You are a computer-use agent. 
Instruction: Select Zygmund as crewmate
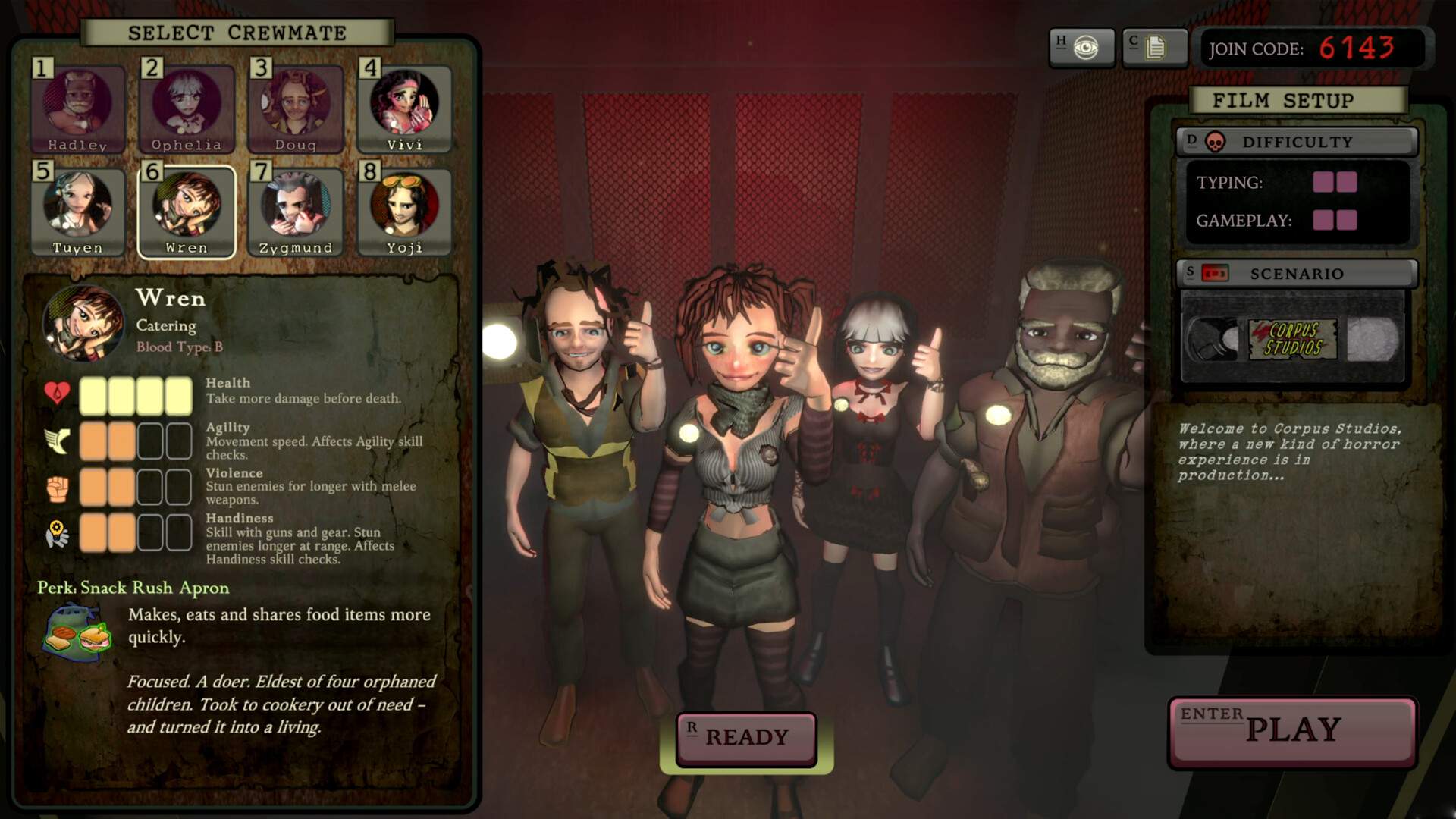[296, 212]
